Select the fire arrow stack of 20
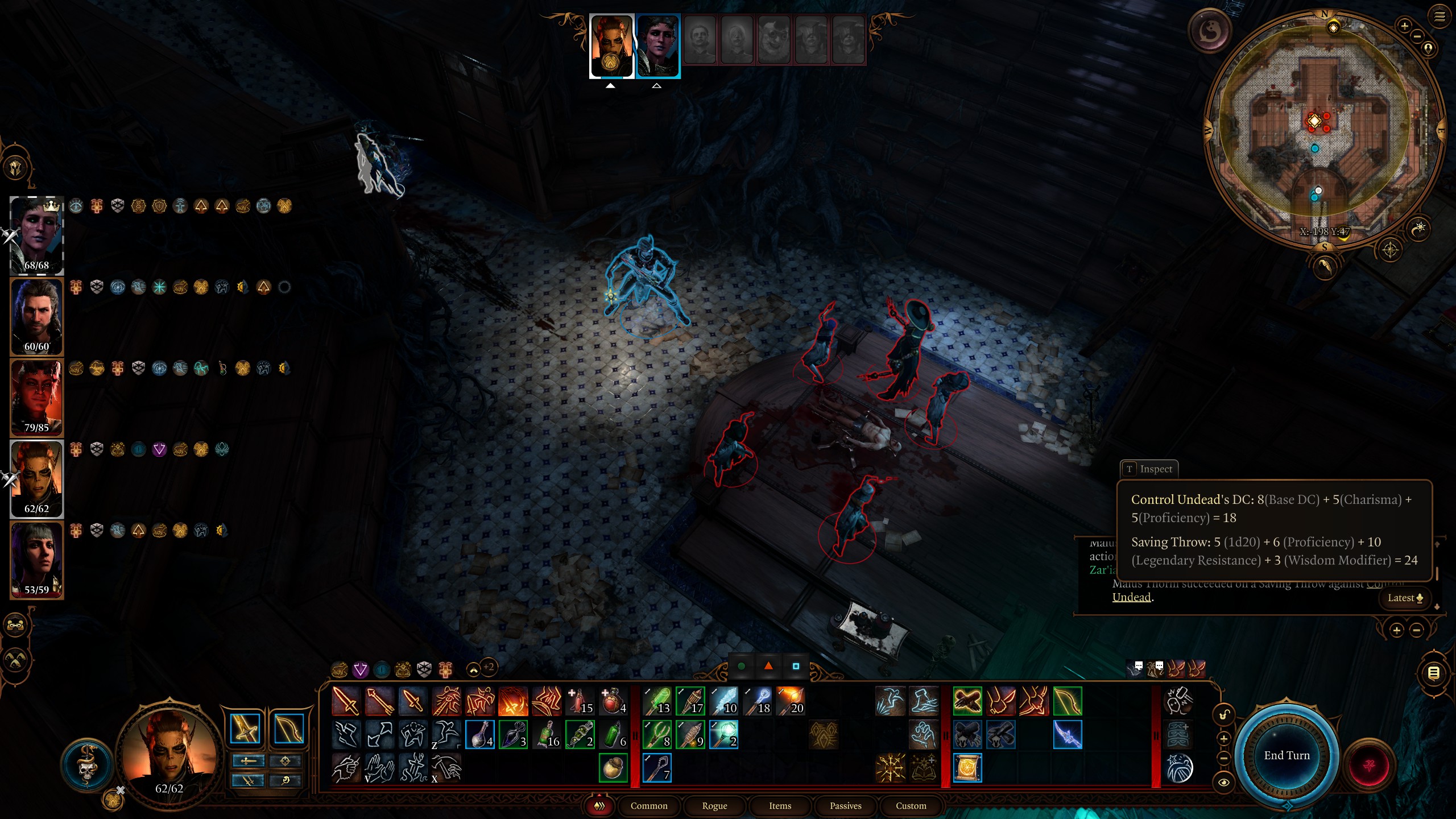The width and height of the screenshot is (1456, 819). 790,701
